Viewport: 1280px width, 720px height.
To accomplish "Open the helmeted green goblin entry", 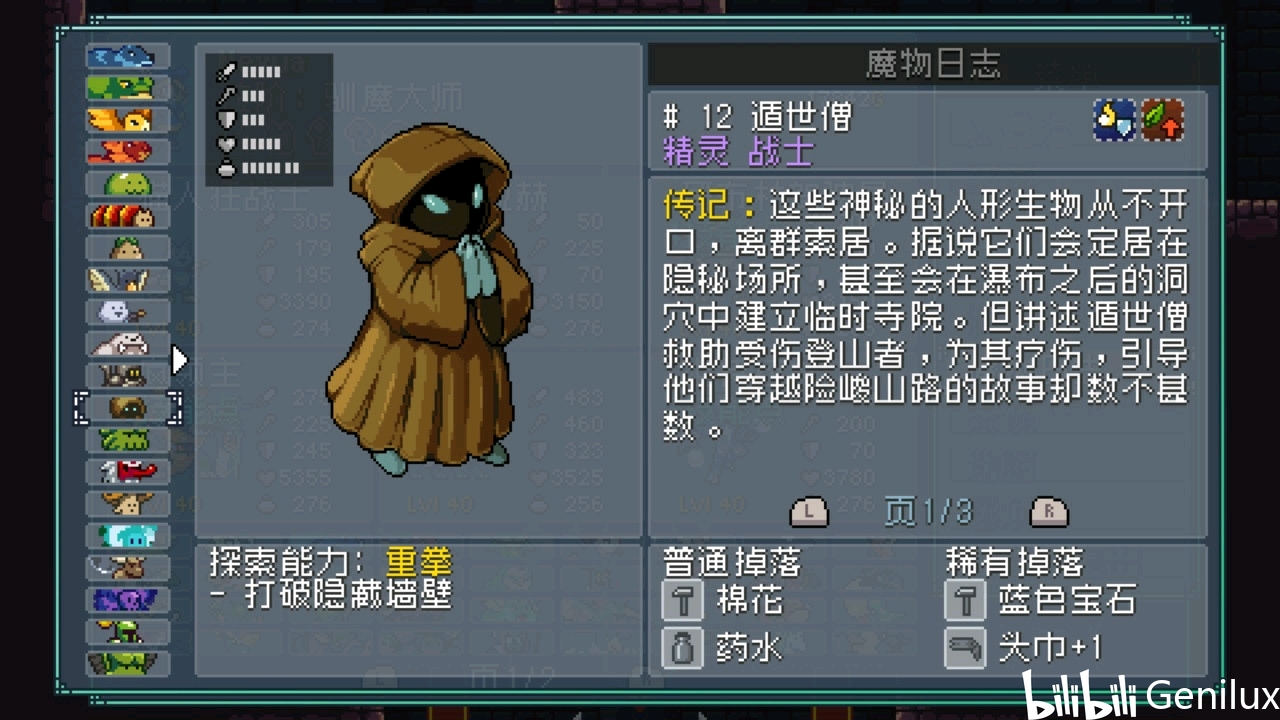I will pyautogui.click(x=127, y=631).
